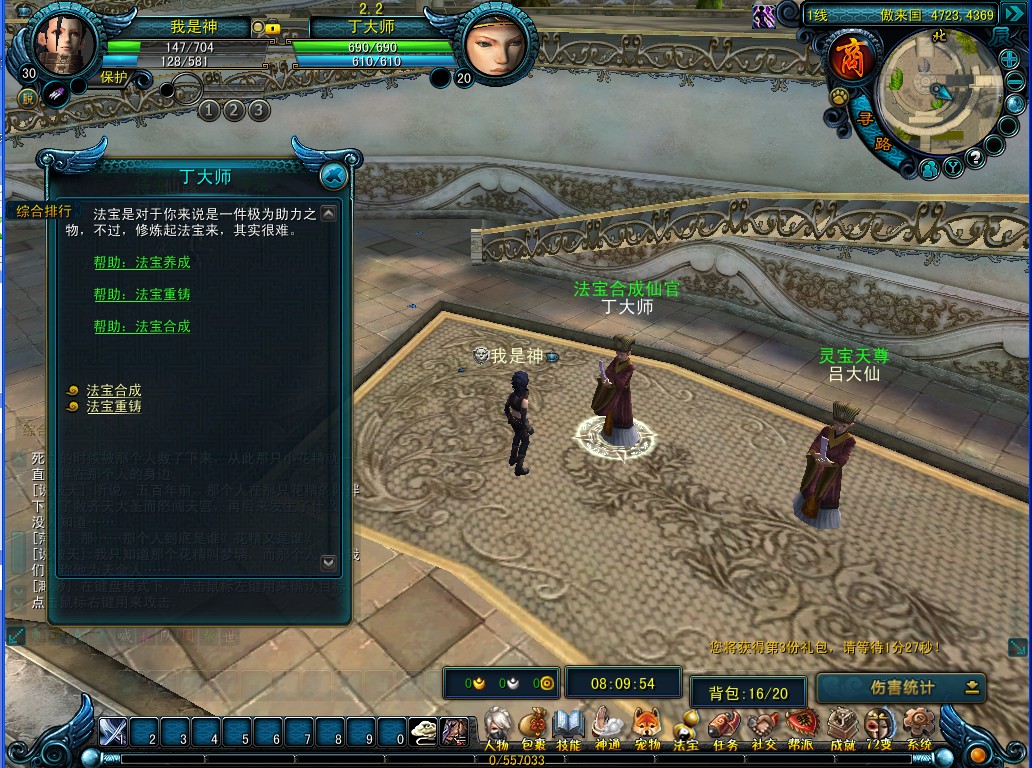Open the 人物 character menu
The height and width of the screenshot is (768, 1032).
tap(497, 726)
